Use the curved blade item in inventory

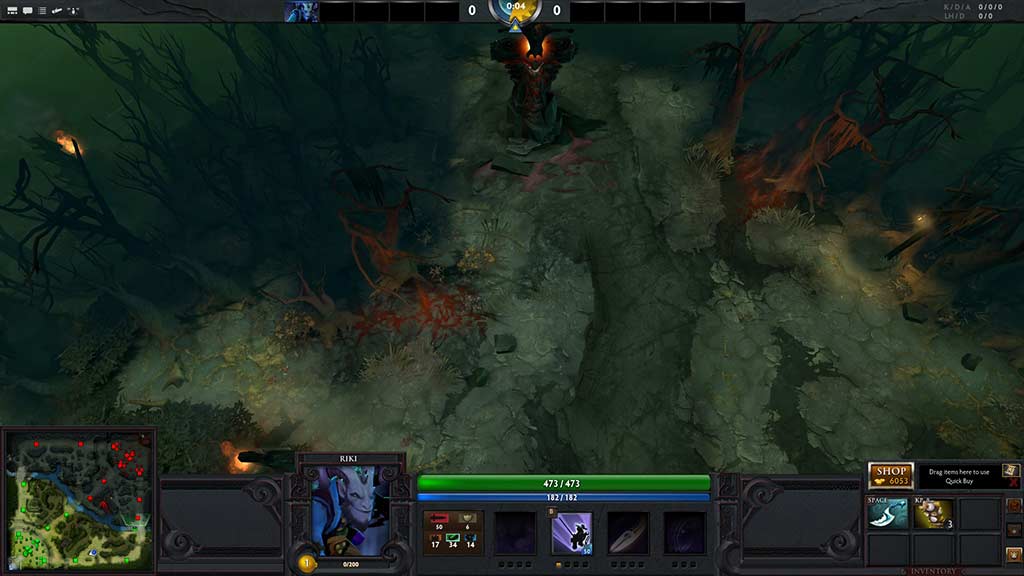[888, 514]
